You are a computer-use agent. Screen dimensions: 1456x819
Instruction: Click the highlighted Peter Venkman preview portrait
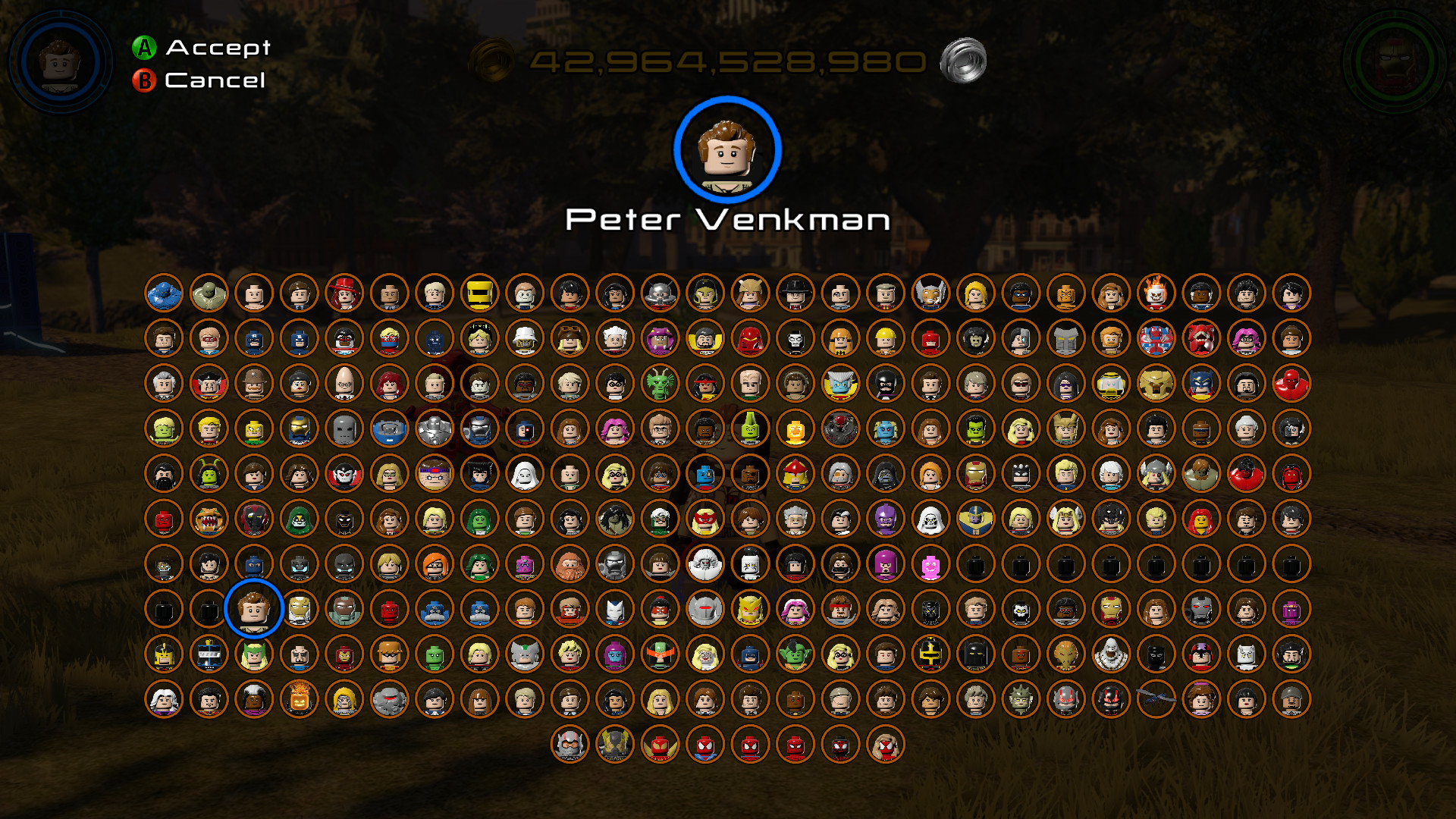(728, 151)
